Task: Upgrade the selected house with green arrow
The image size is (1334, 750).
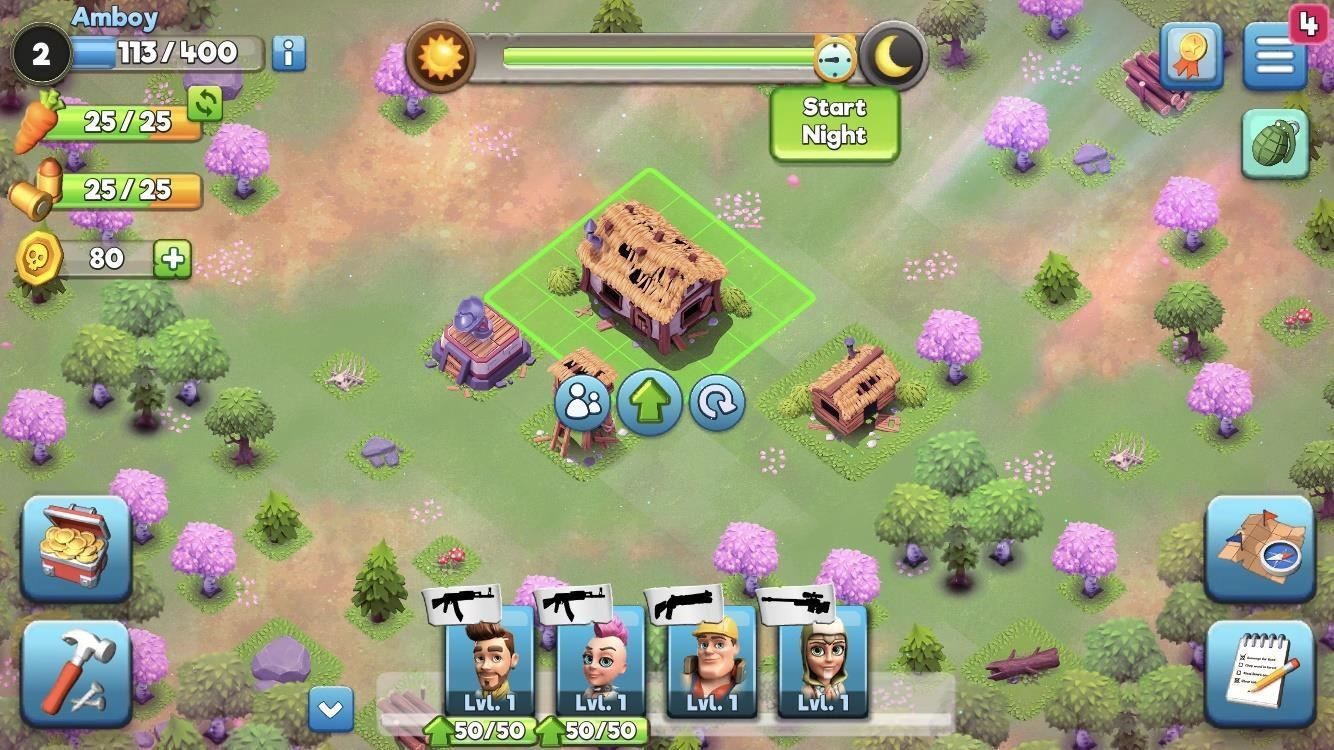Action: [x=650, y=403]
